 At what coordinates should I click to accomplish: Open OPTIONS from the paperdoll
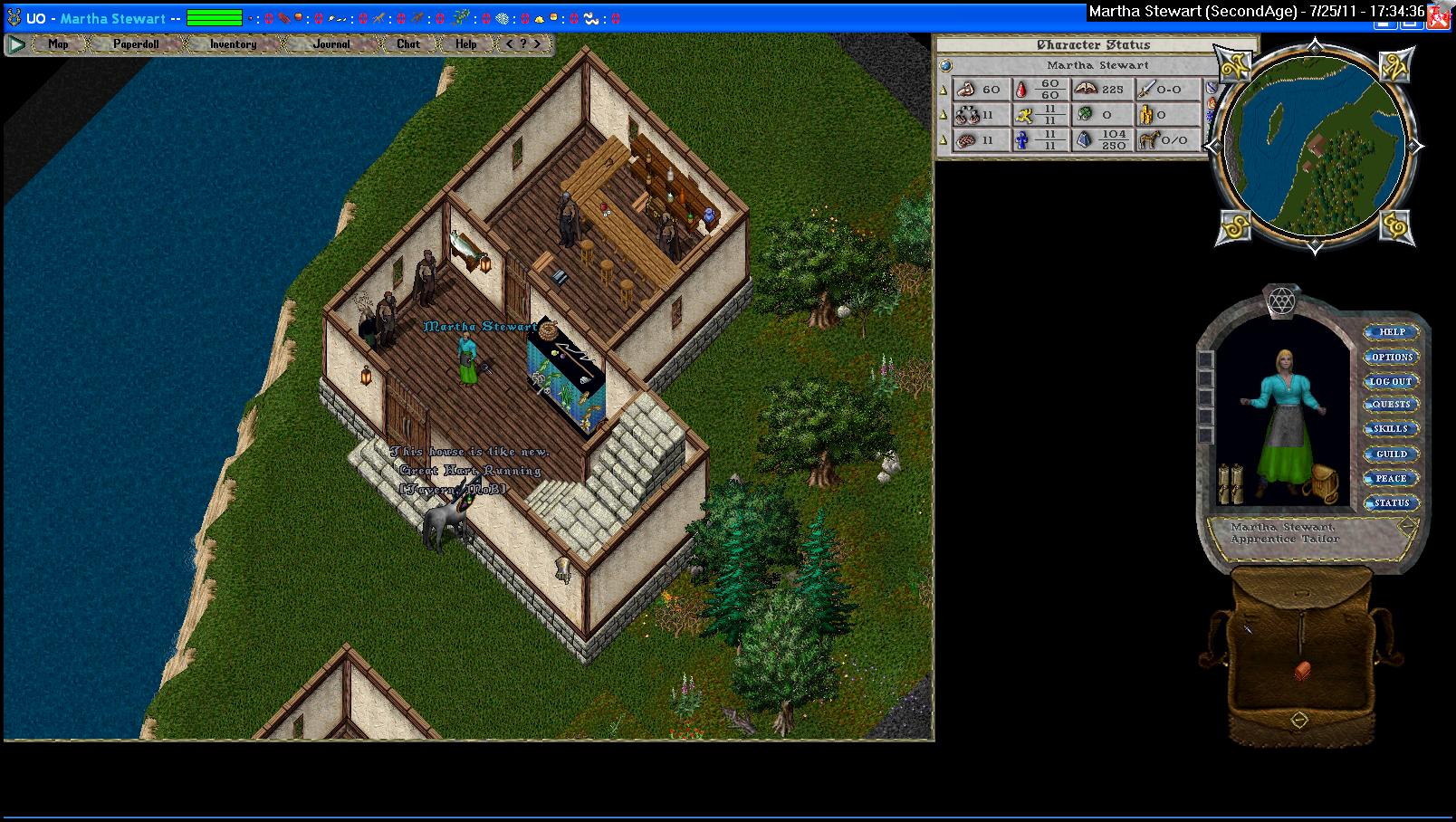pyautogui.click(x=1392, y=357)
